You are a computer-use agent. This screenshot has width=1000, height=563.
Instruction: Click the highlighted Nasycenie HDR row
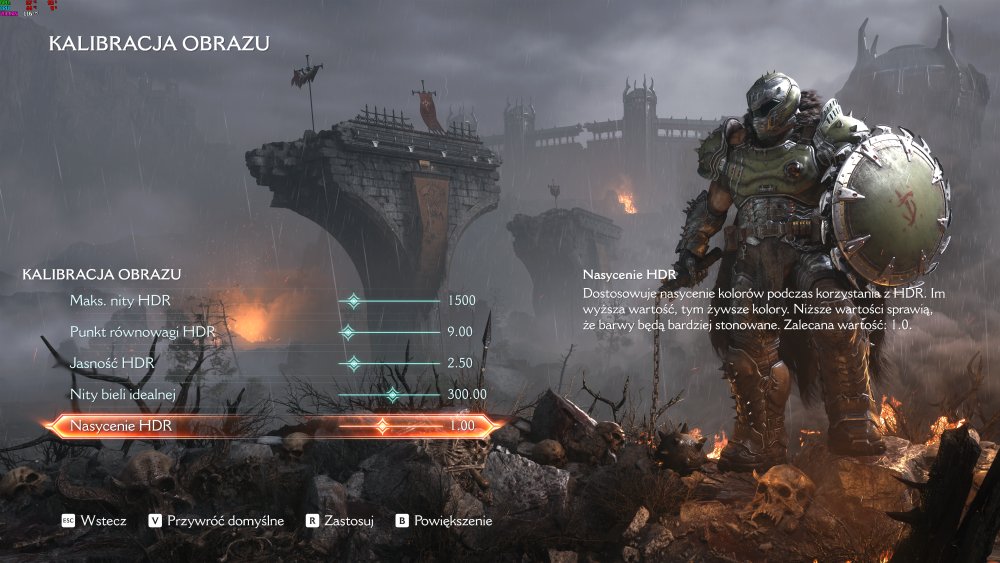(120, 427)
